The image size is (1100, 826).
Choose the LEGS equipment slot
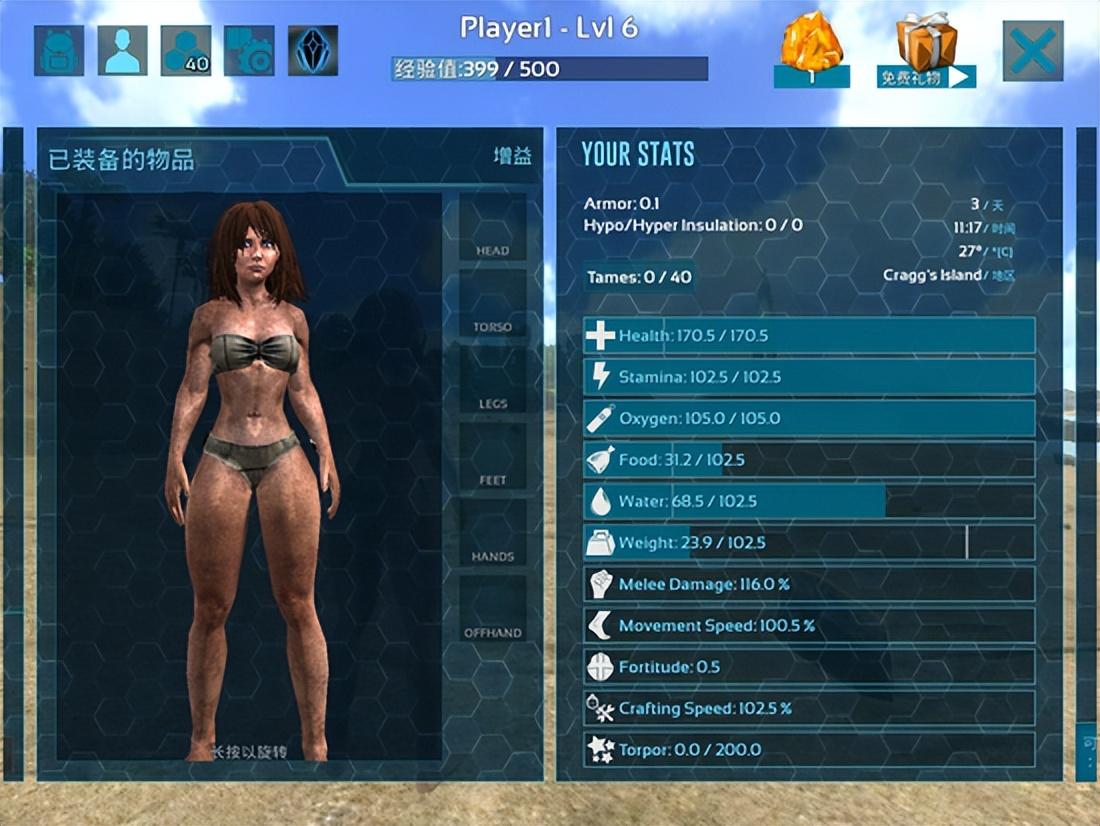pos(492,382)
